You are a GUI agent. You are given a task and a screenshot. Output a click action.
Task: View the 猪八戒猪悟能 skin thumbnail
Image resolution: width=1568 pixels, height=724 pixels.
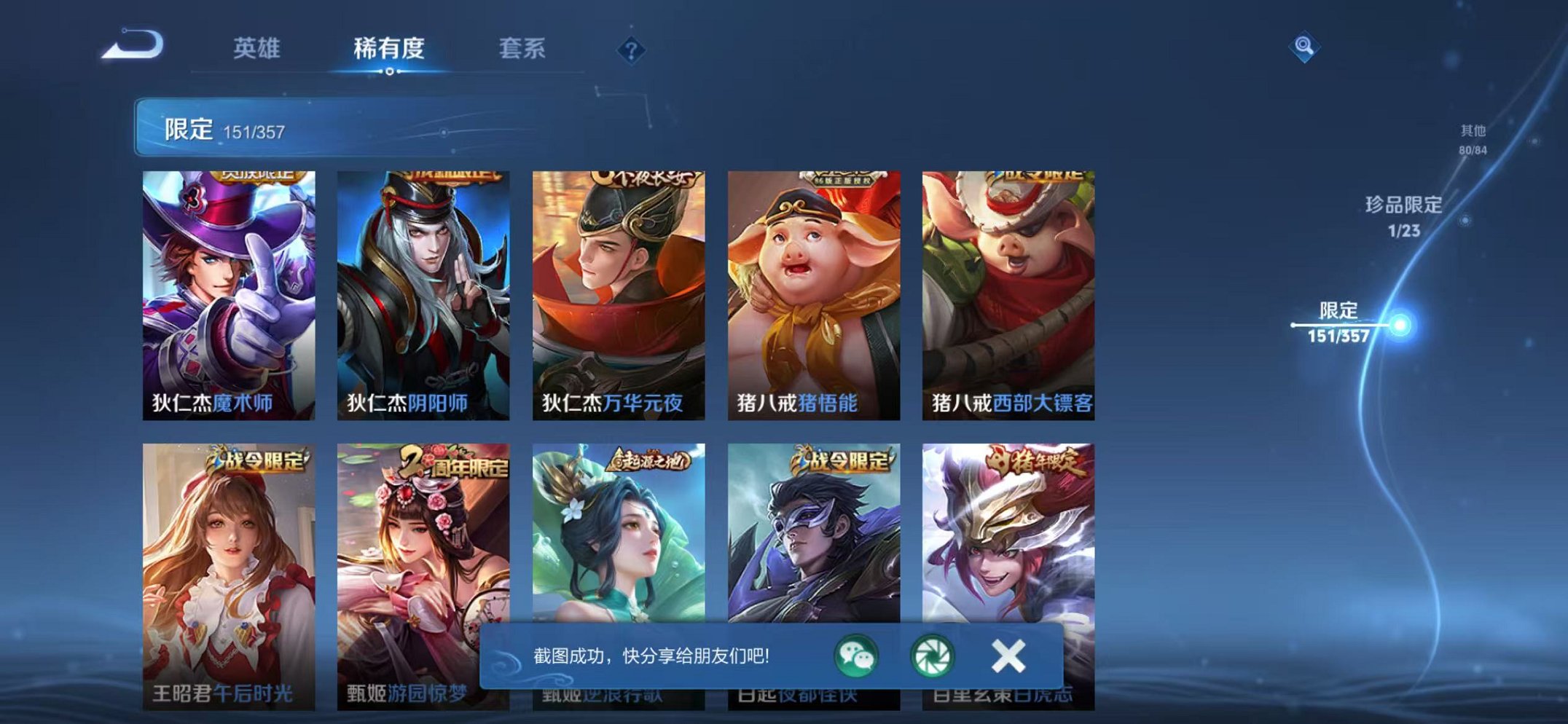pyautogui.click(x=812, y=284)
